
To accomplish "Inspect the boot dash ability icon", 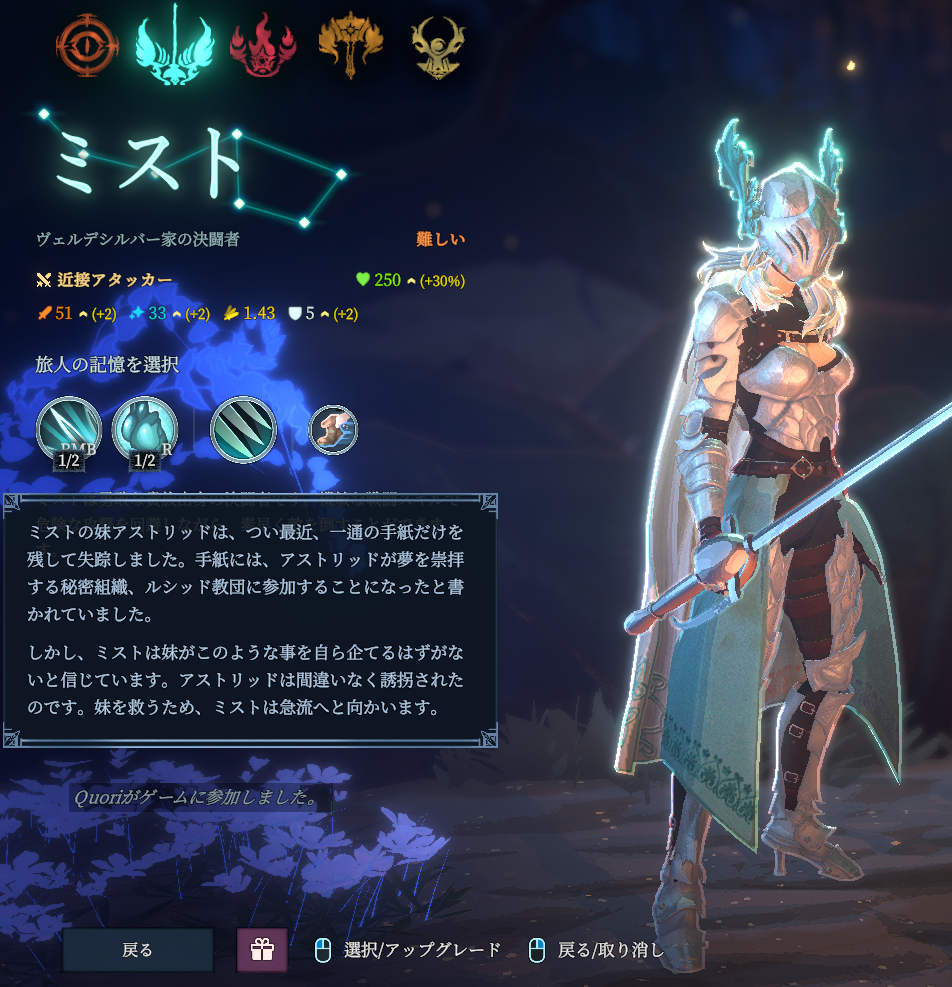I will point(332,430).
